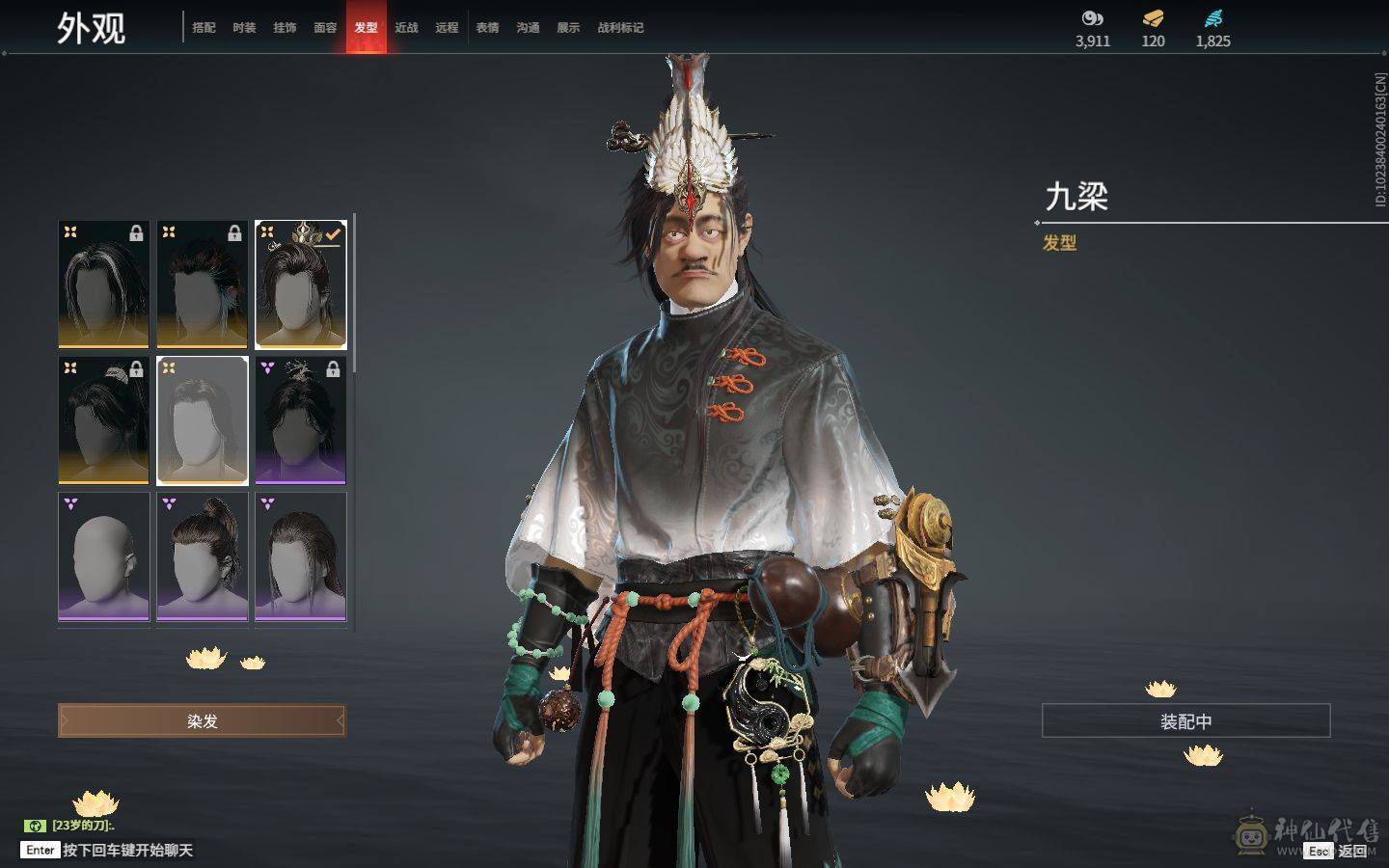
Task: Switch to the 搭配 tab
Action: (204, 28)
